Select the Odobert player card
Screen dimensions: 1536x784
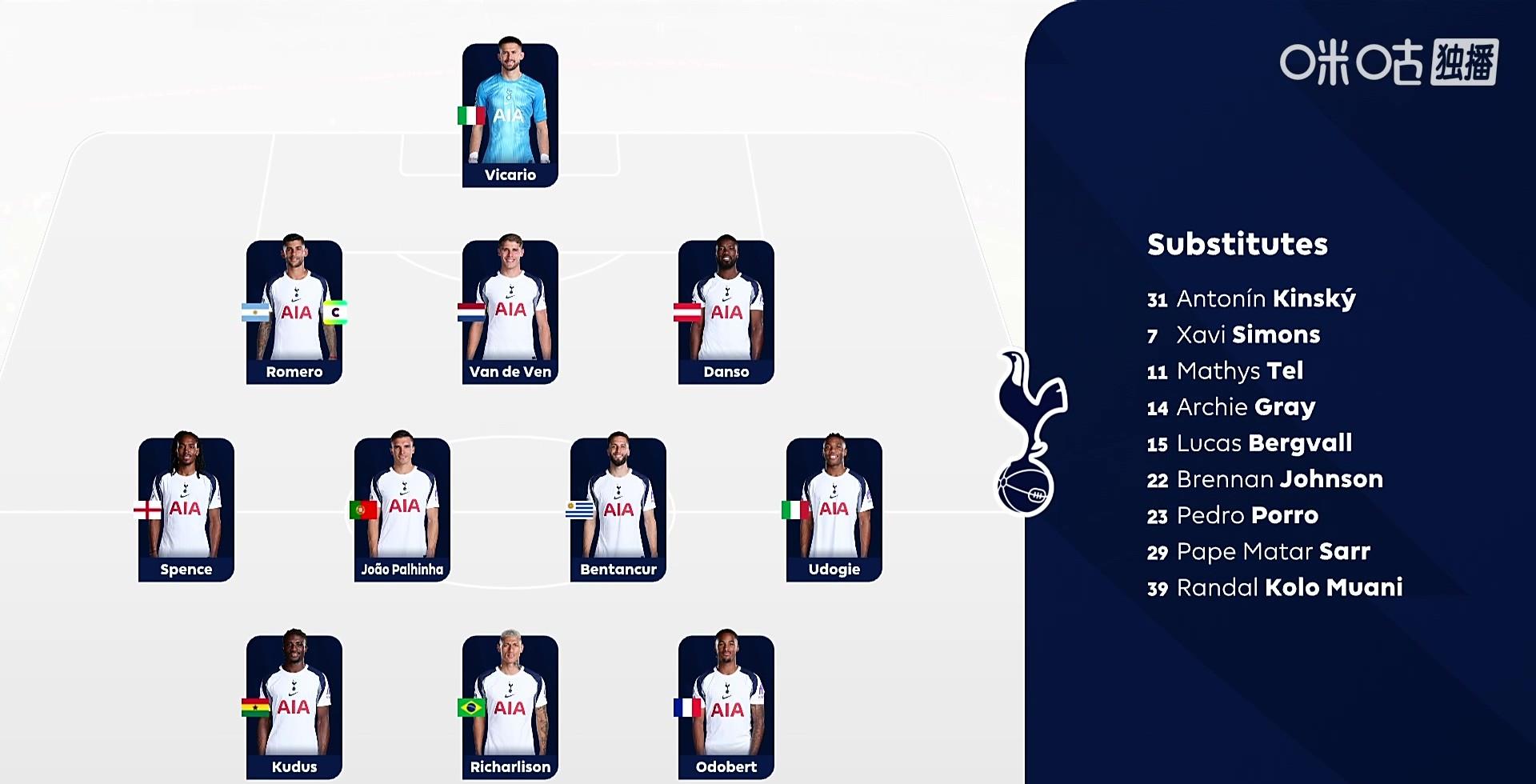[x=726, y=707]
